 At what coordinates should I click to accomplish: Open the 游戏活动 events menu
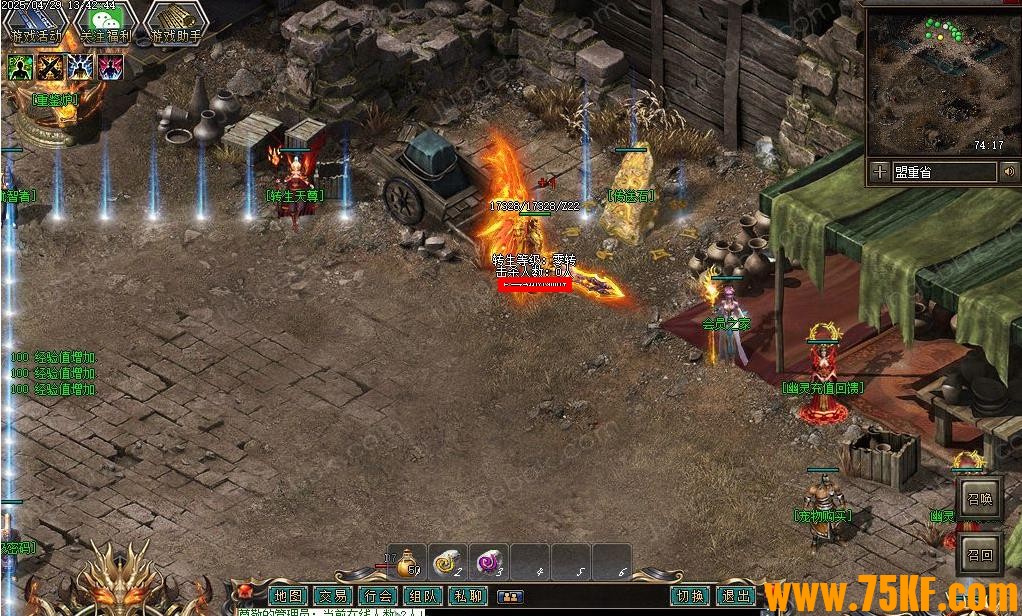click(x=37, y=23)
